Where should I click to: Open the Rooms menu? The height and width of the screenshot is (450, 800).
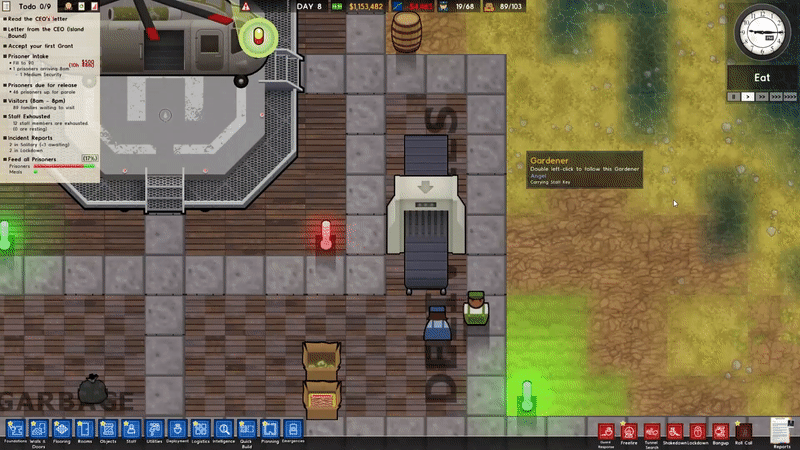[x=85, y=428]
